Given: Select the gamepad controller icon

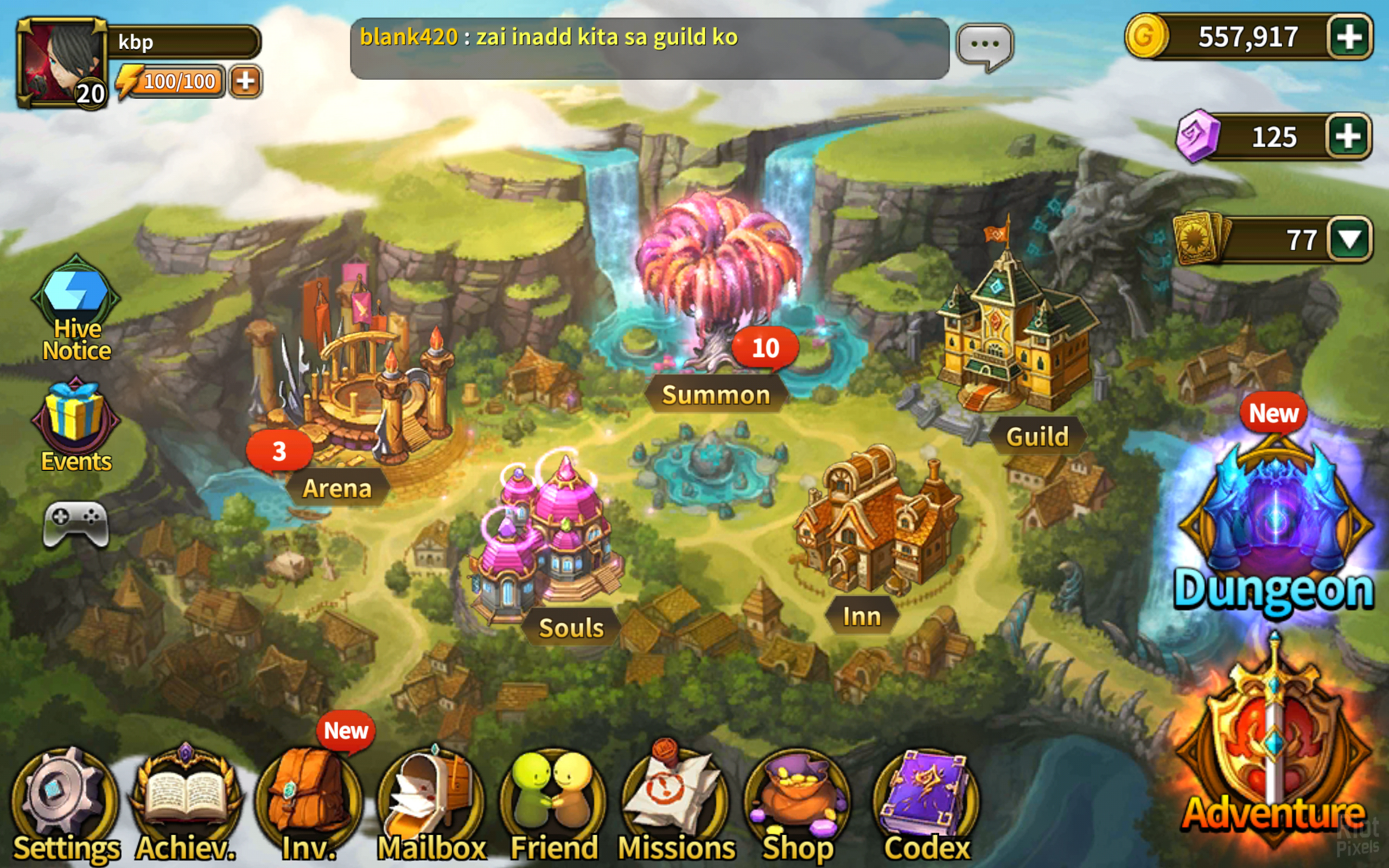Looking at the screenshot, I should point(76,524).
